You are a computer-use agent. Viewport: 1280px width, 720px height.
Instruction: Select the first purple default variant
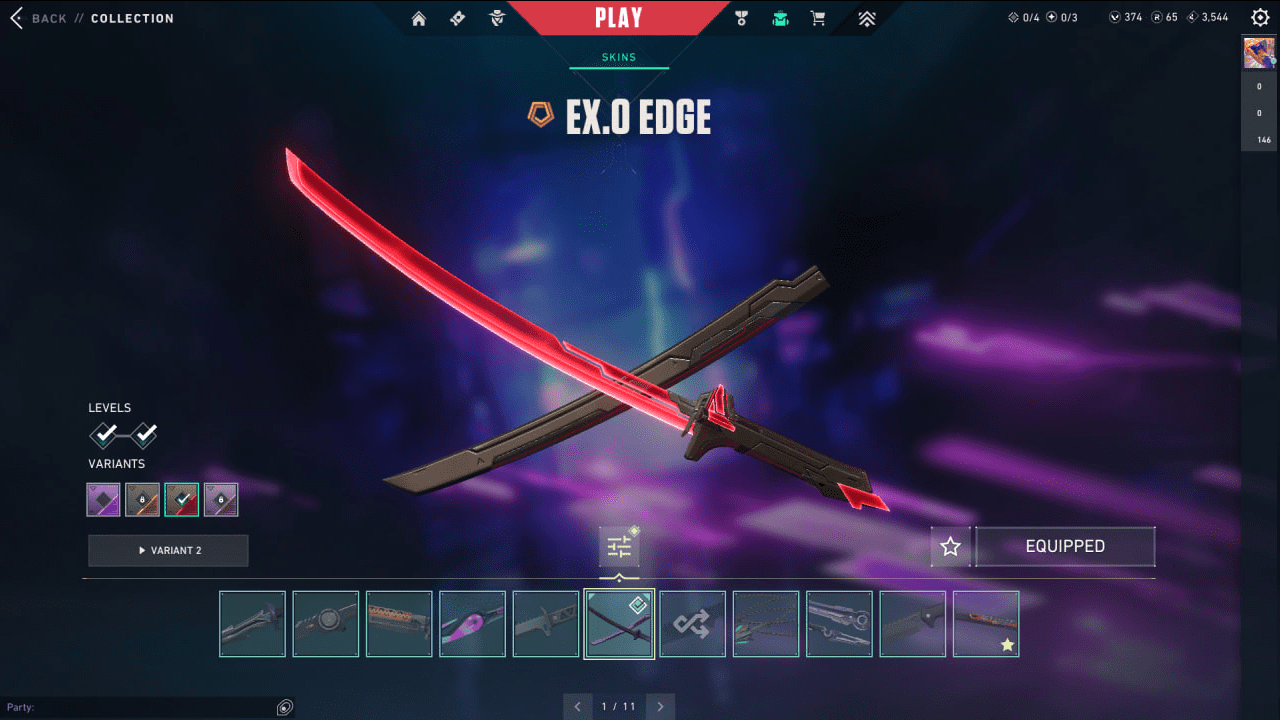(x=102, y=499)
